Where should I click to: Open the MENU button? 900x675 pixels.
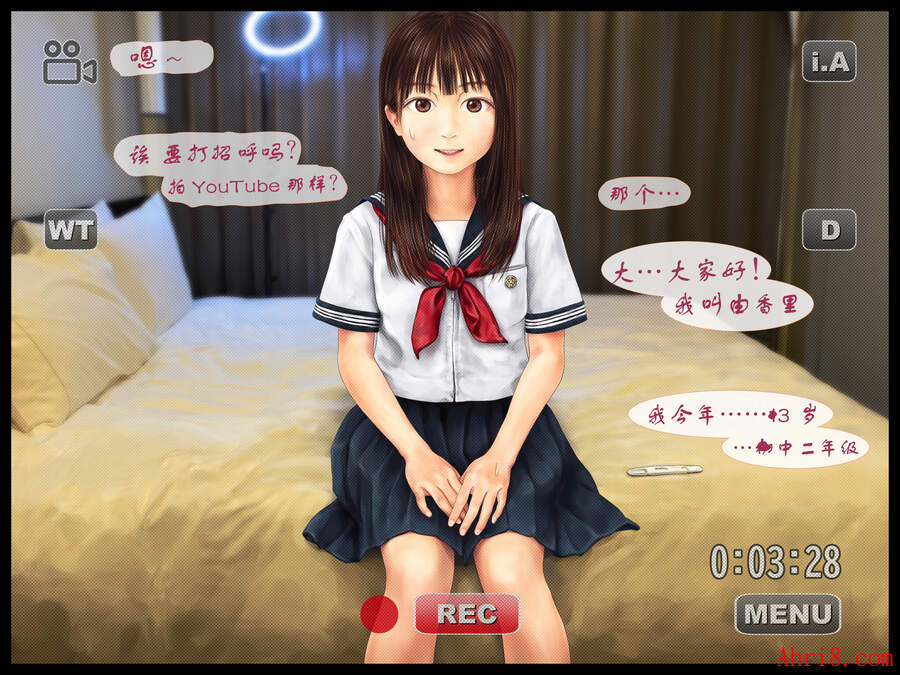point(787,613)
